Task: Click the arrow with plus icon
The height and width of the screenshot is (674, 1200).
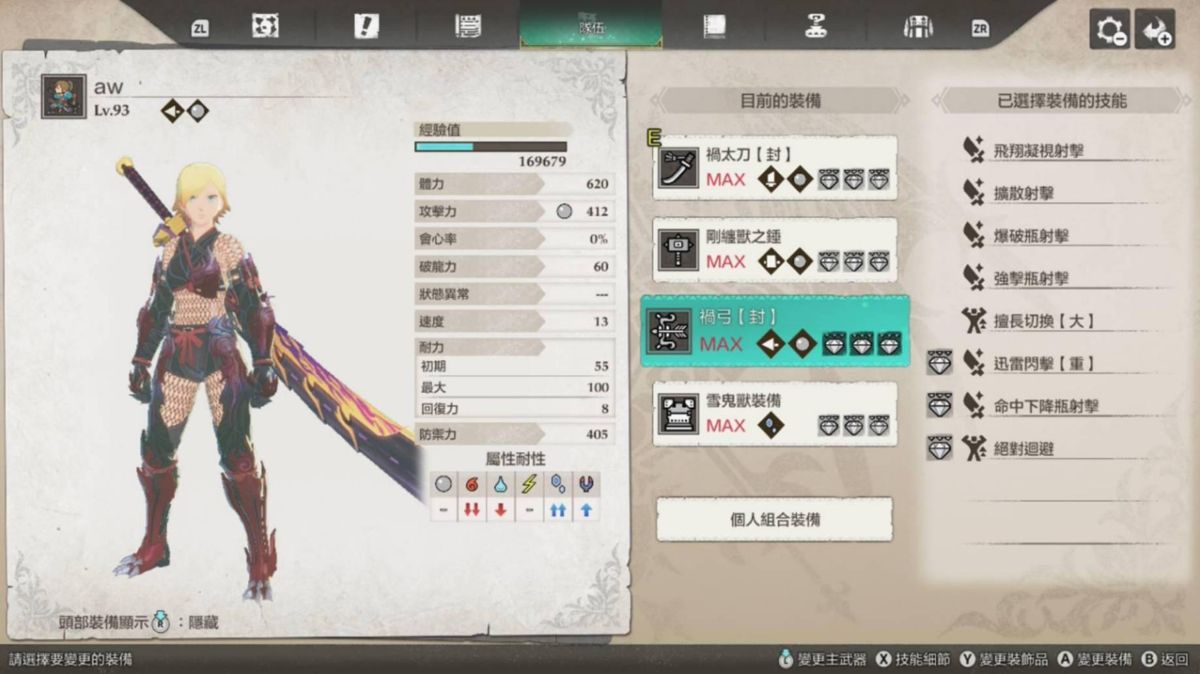Action: (1158, 30)
